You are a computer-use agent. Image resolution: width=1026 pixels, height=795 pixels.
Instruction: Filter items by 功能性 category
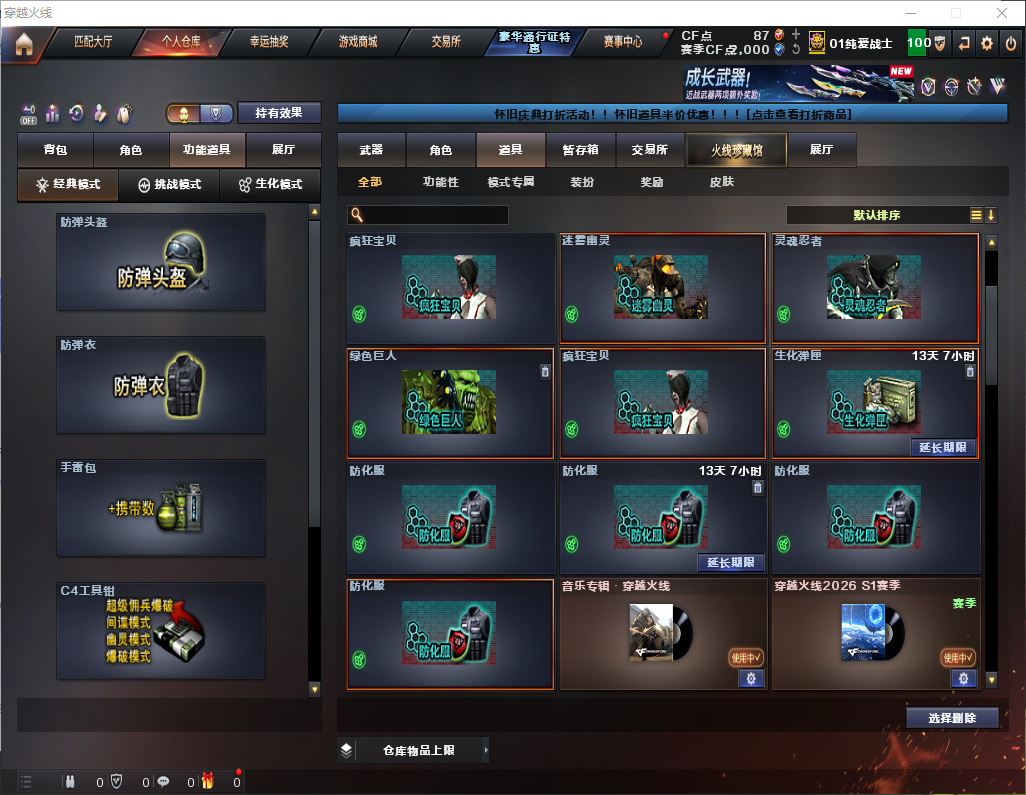(440, 182)
